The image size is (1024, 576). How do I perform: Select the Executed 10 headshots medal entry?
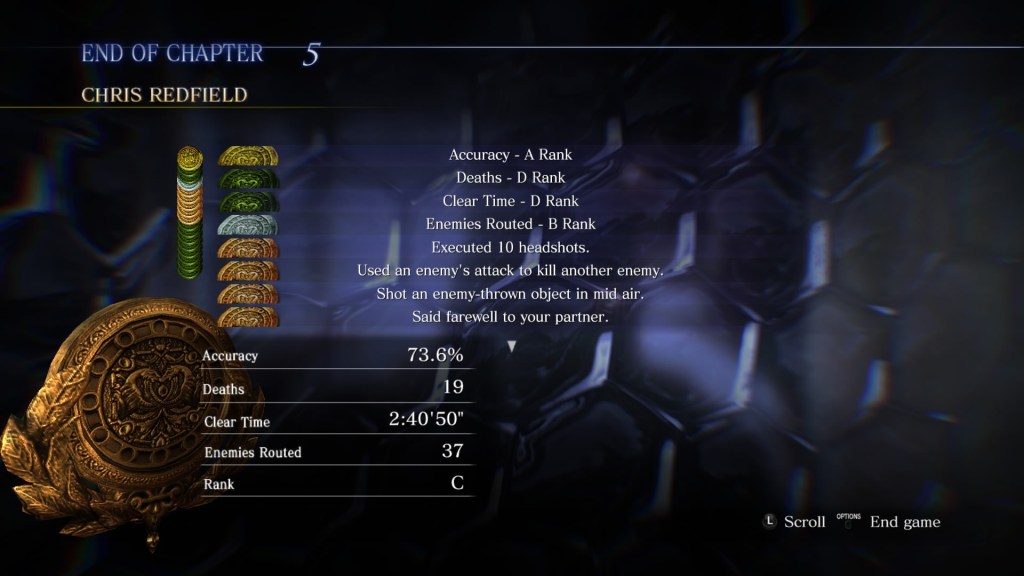(510, 247)
